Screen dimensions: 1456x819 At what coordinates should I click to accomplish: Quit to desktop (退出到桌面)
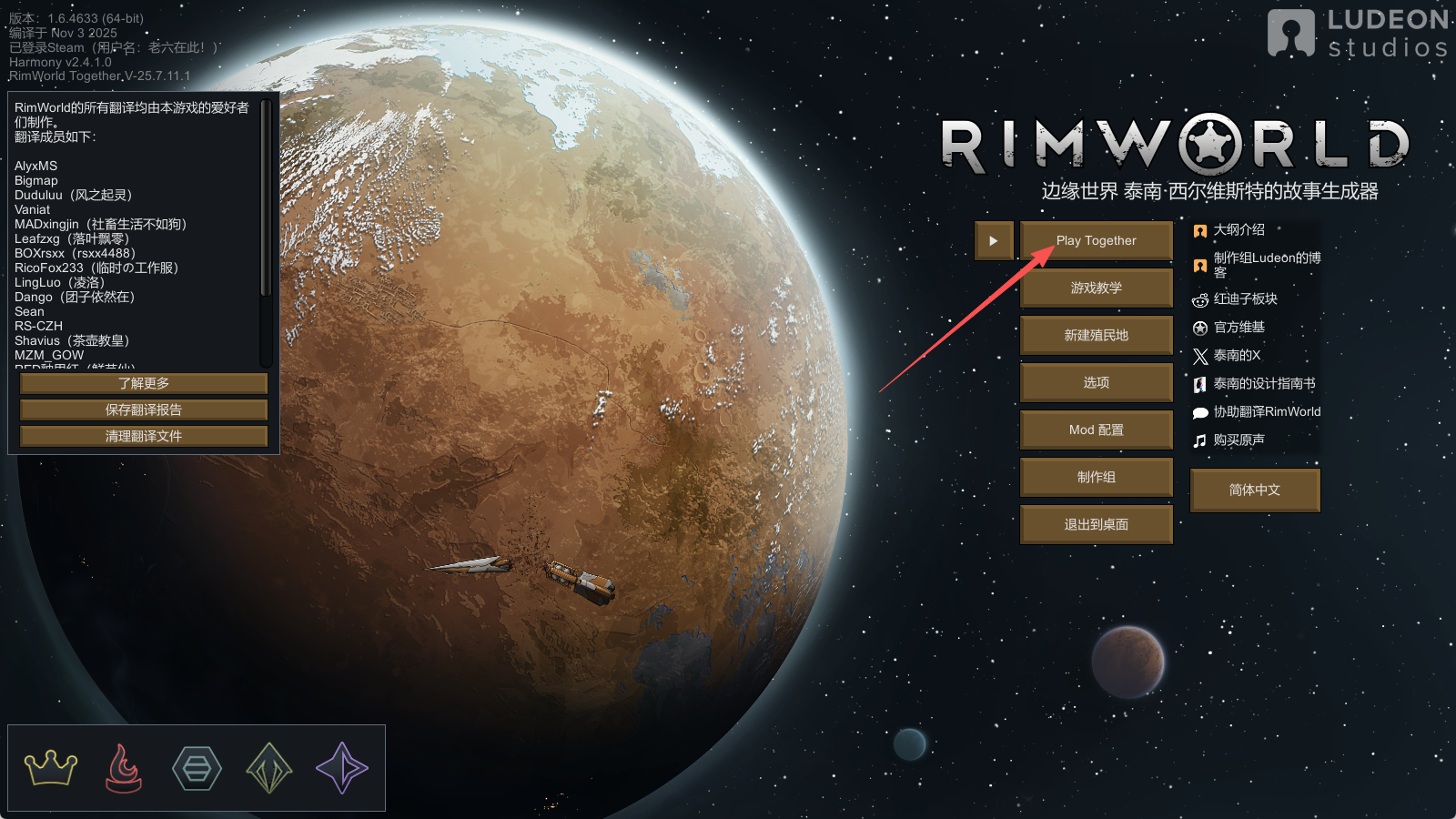click(x=1096, y=525)
